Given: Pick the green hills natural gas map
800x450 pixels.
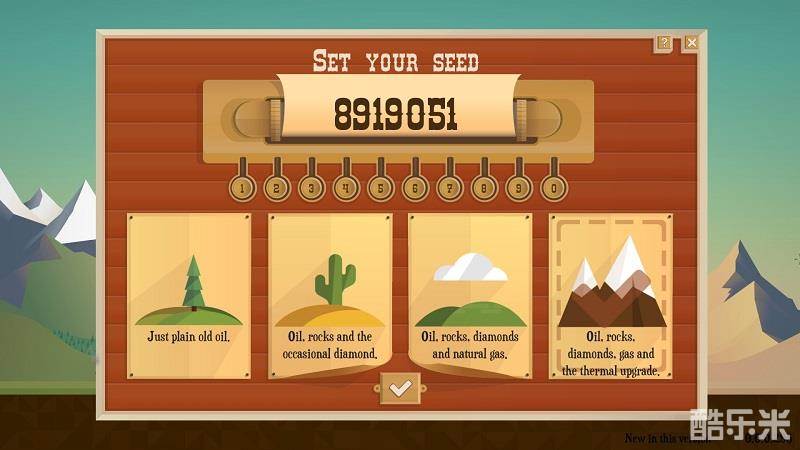Looking at the screenshot, I should pos(470,295).
